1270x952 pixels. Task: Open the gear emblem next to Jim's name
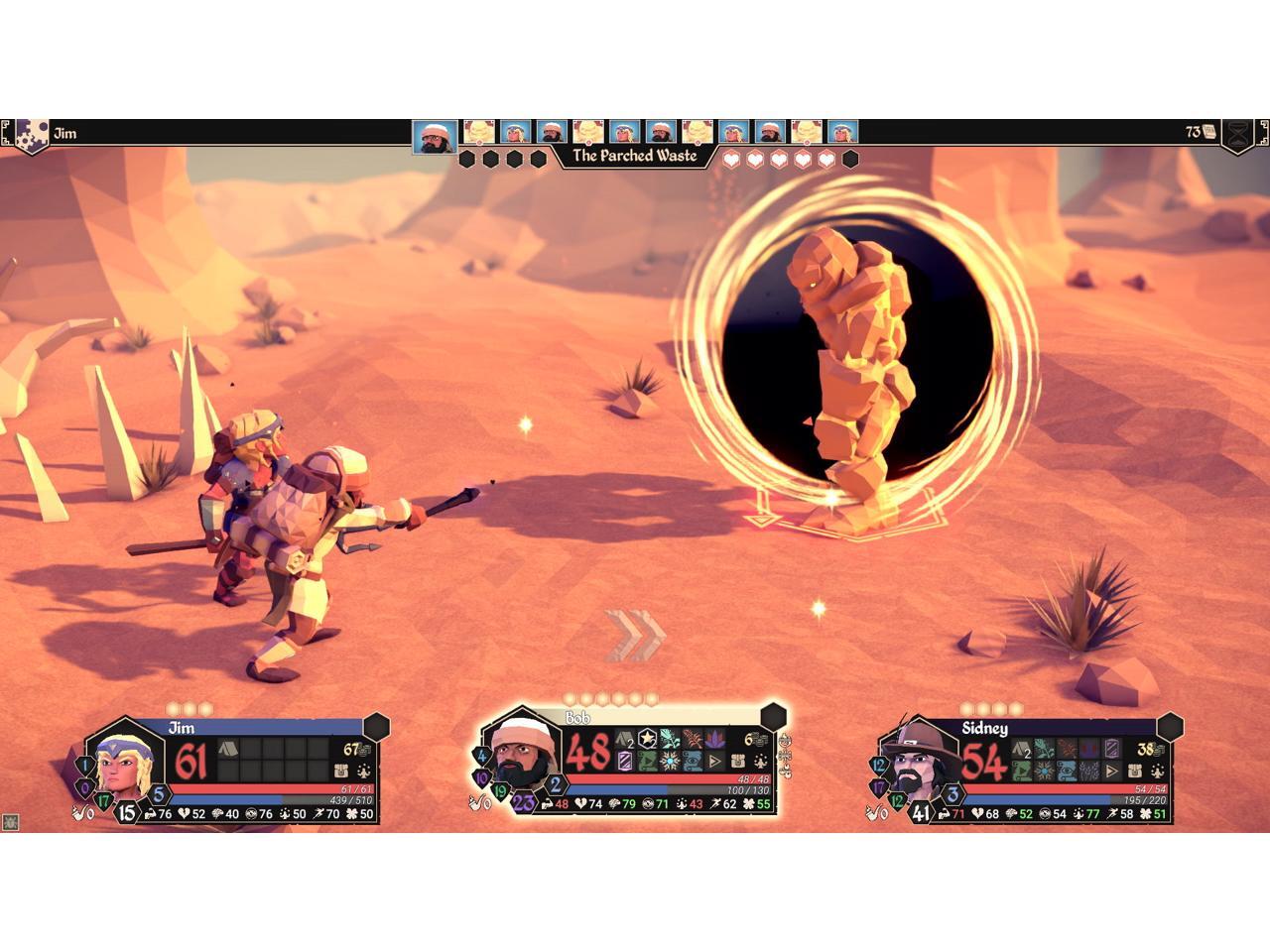point(33,134)
